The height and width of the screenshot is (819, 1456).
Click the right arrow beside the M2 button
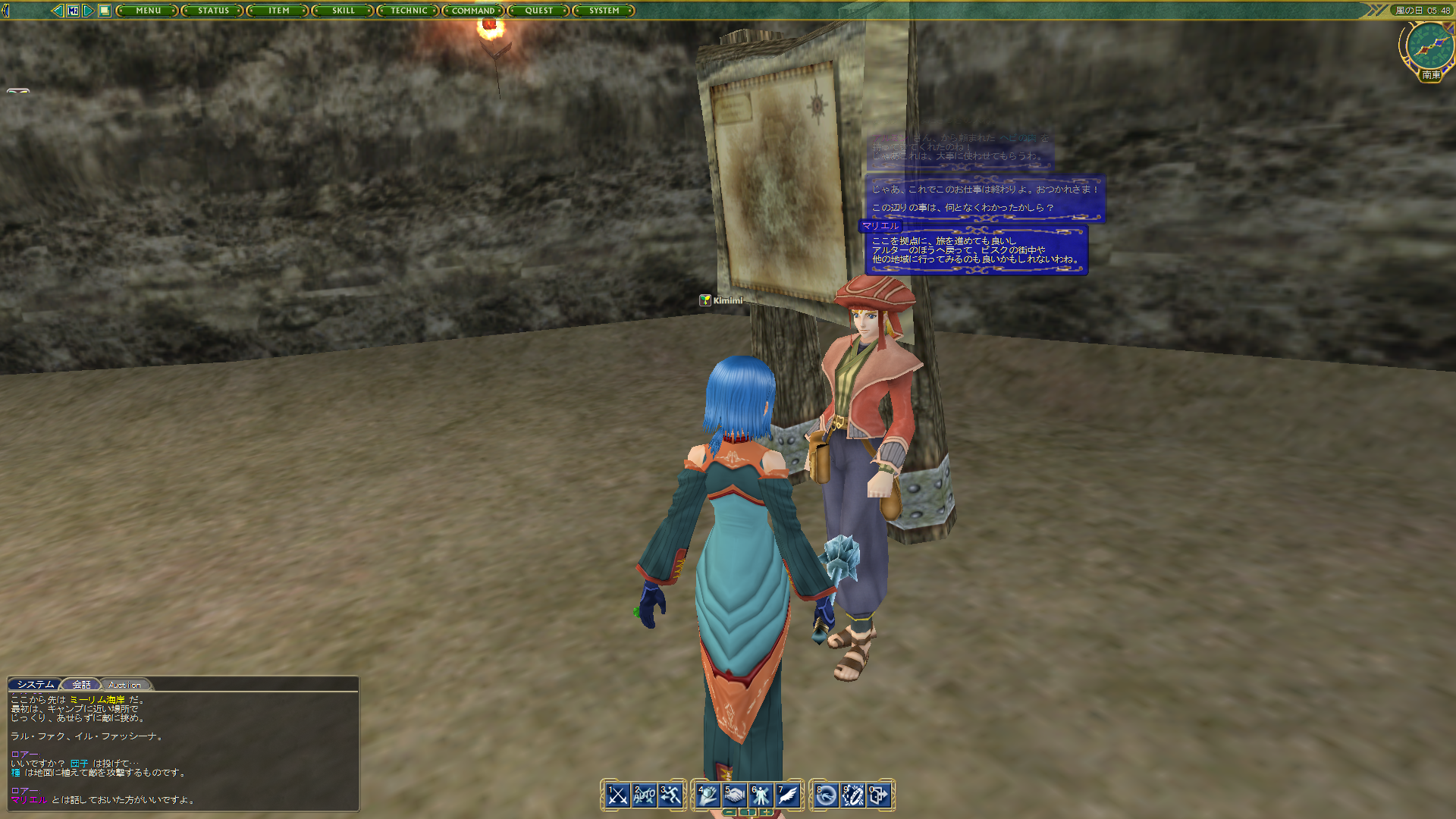click(x=87, y=10)
